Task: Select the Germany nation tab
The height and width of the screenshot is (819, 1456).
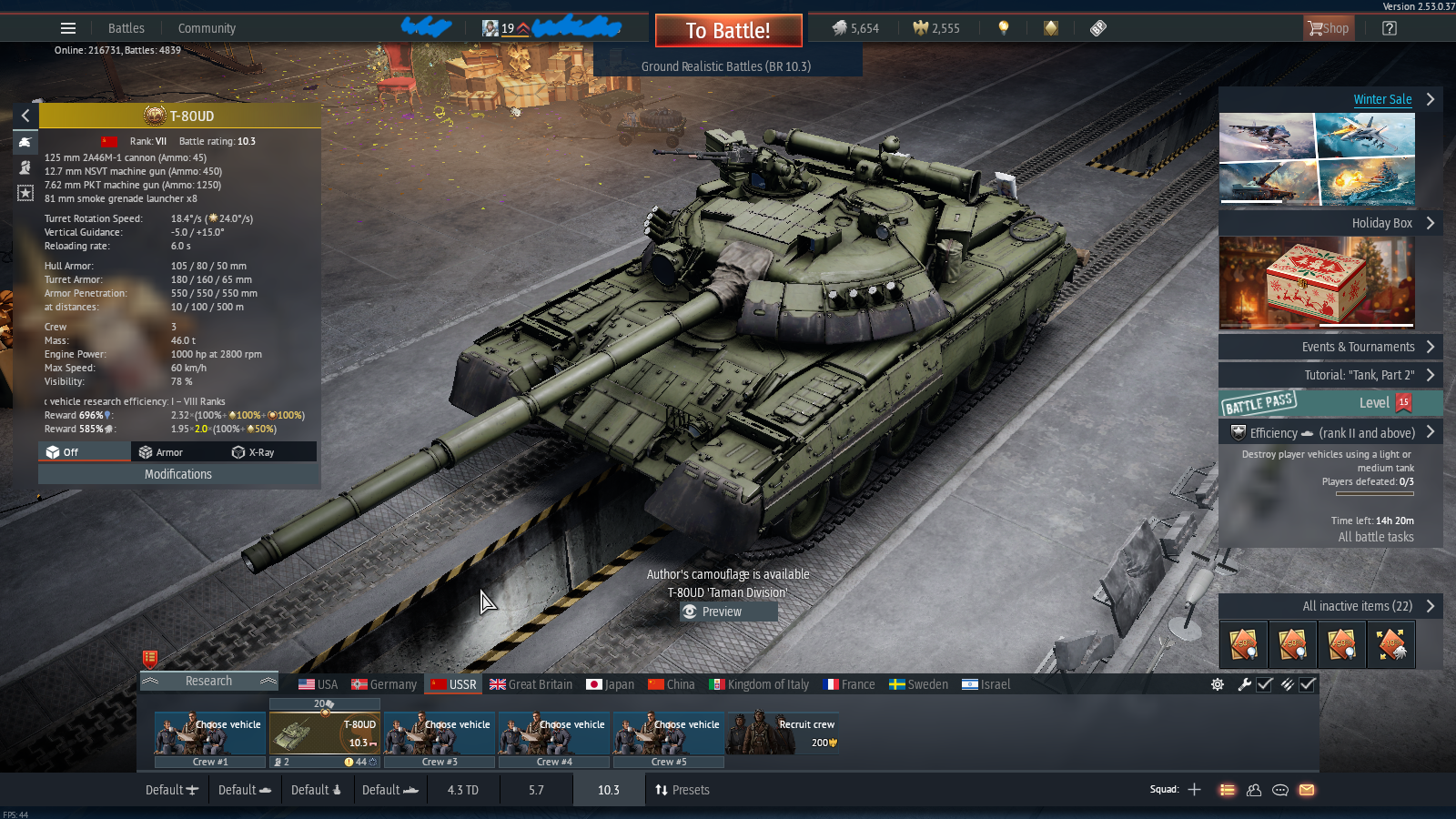Action: point(384,684)
